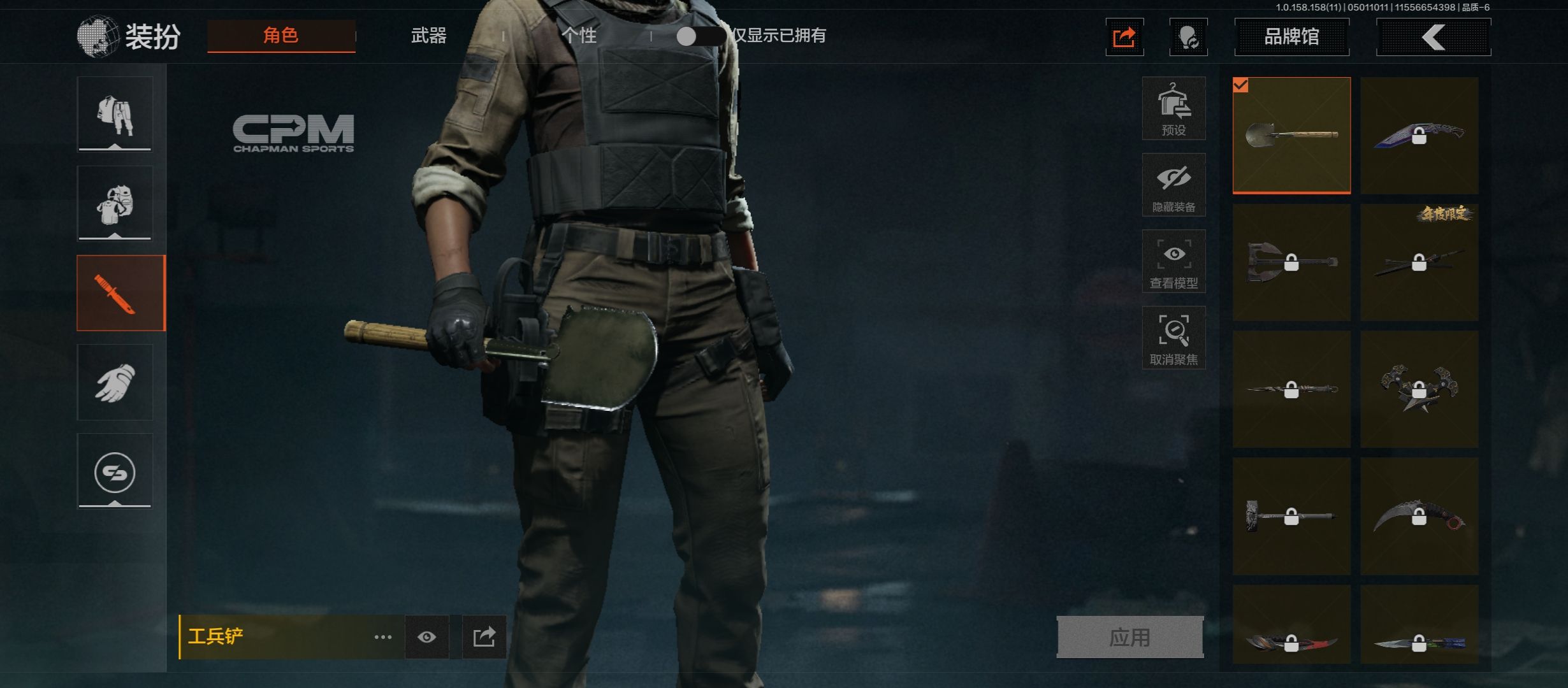The image size is (1568, 688).
Task: Select the gloves category icon
Action: coord(115,382)
